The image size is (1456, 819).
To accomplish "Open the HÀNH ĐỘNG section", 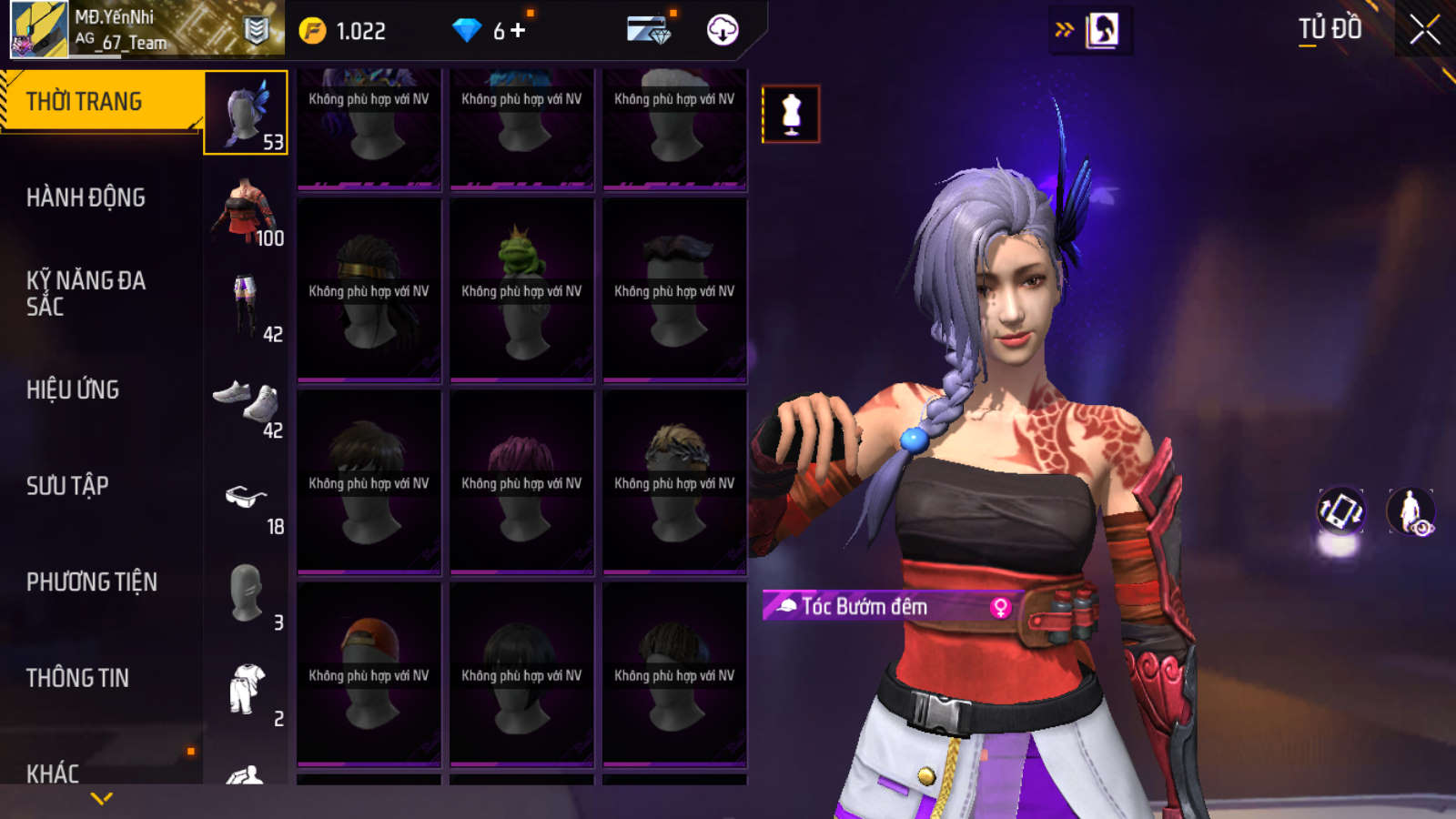I will (86, 197).
